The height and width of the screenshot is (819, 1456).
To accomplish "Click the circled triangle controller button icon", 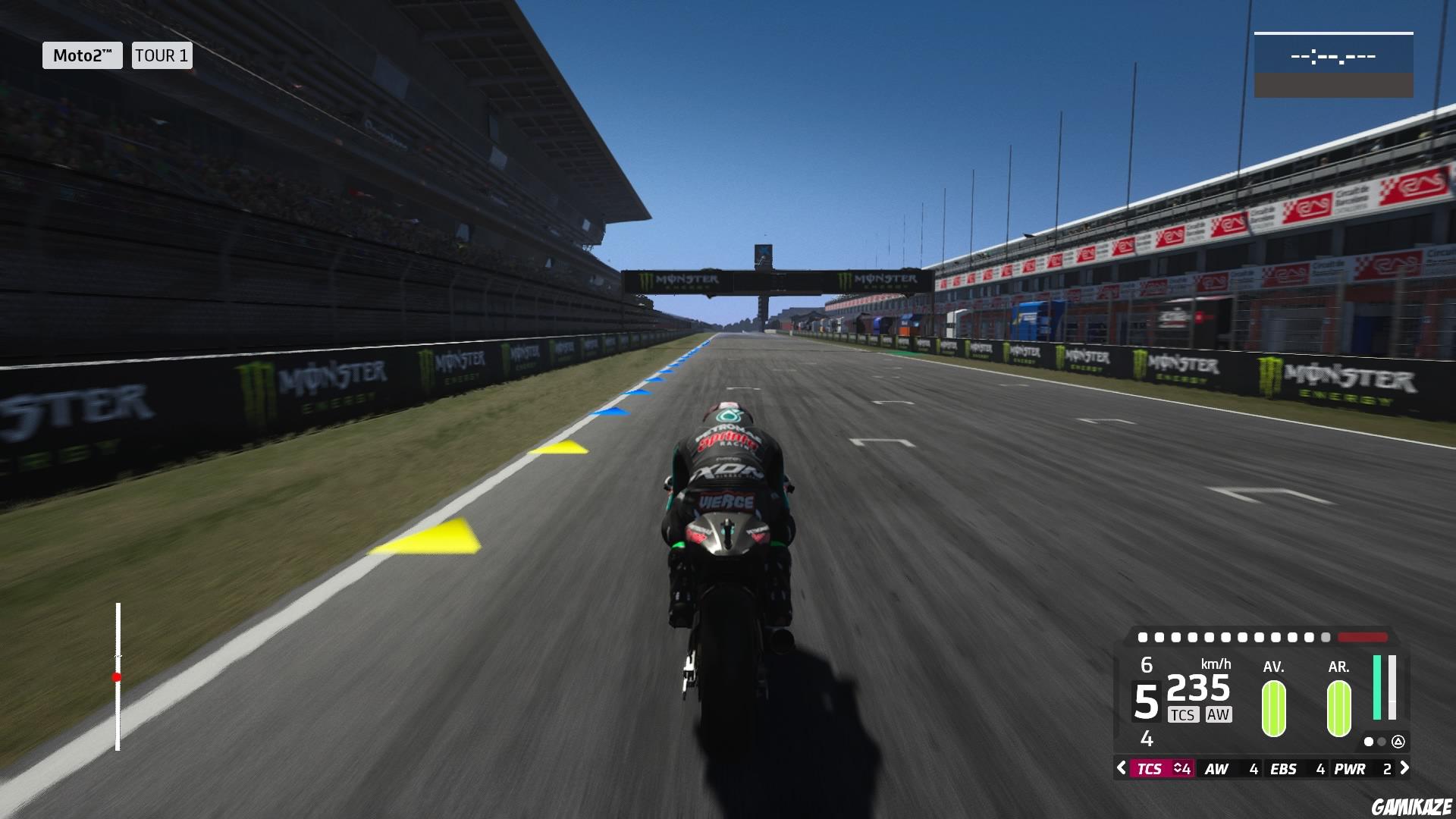I will (1398, 742).
